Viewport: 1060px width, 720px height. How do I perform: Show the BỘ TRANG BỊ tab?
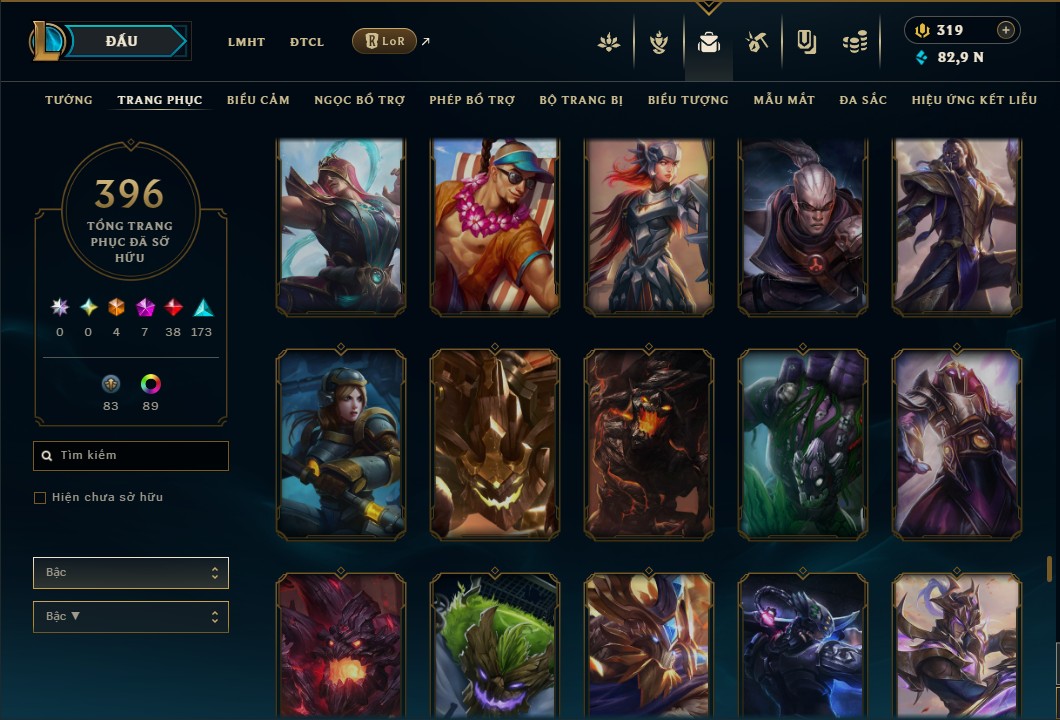pyautogui.click(x=581, y=100)
